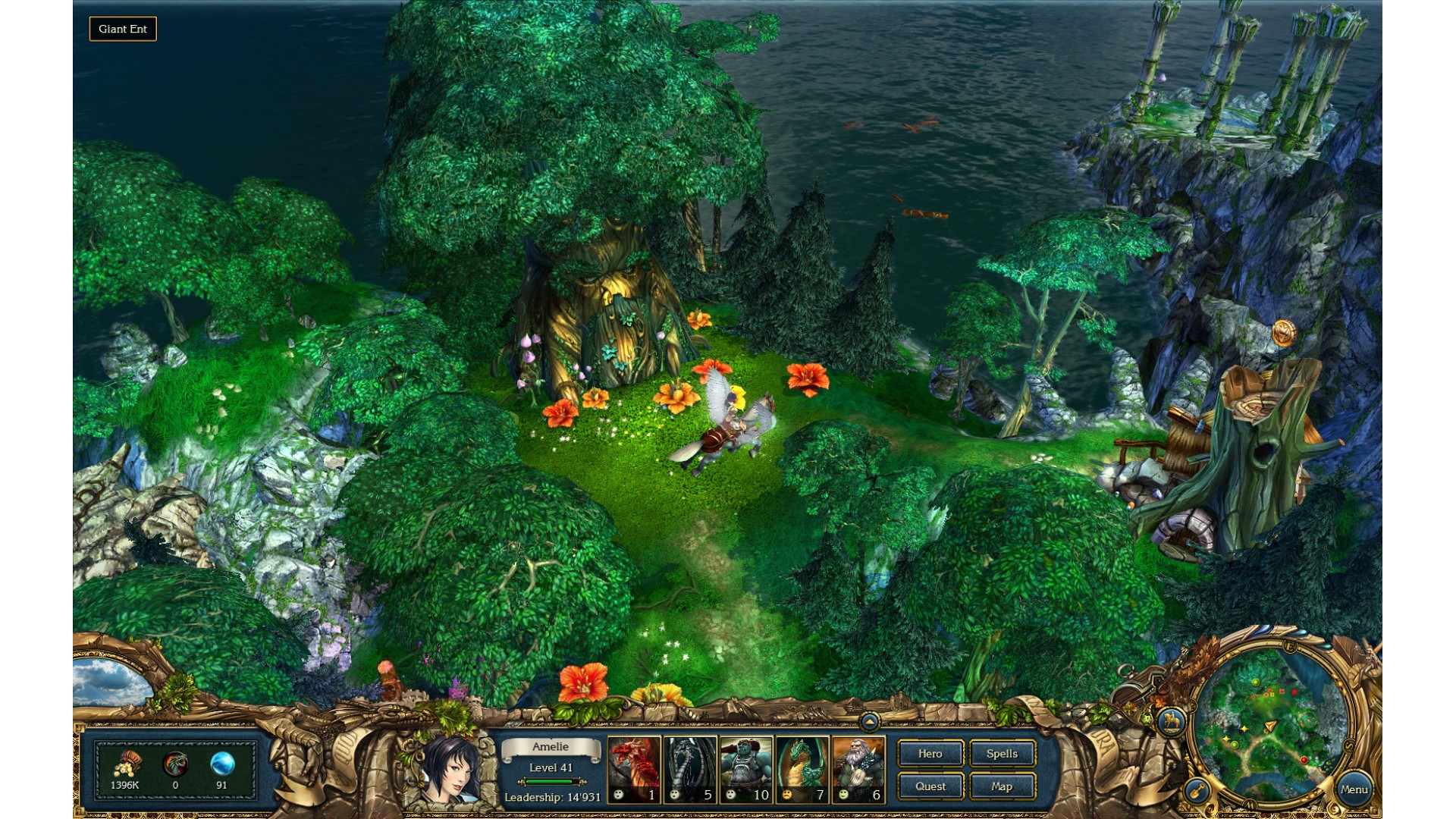Click the horse rider icon by minimap
This screenshot has height=819, width=1456.
click(1172, 720)
